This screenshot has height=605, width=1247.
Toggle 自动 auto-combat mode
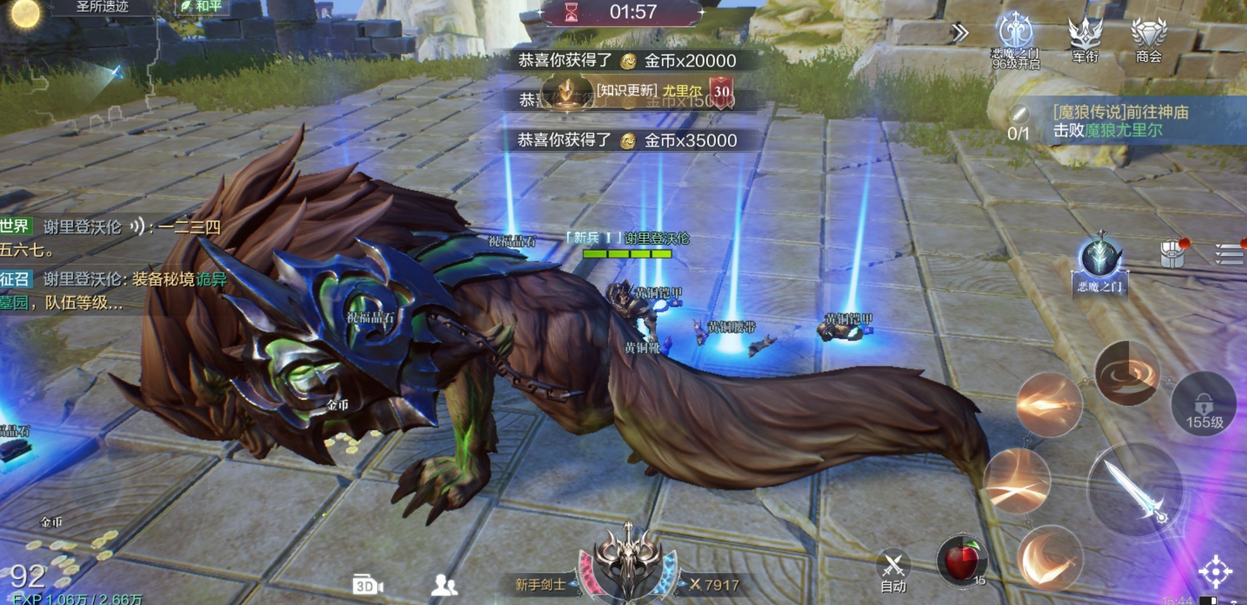click(893, 571)
